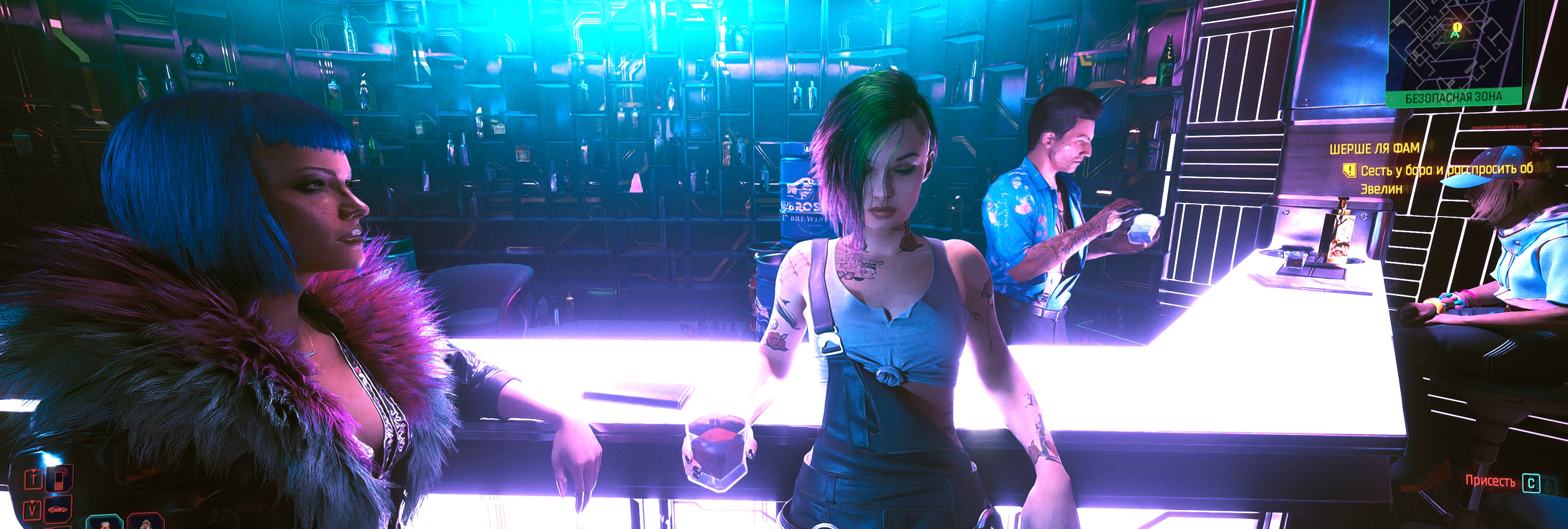Call your vehicle with the car icon

[59, 508]
